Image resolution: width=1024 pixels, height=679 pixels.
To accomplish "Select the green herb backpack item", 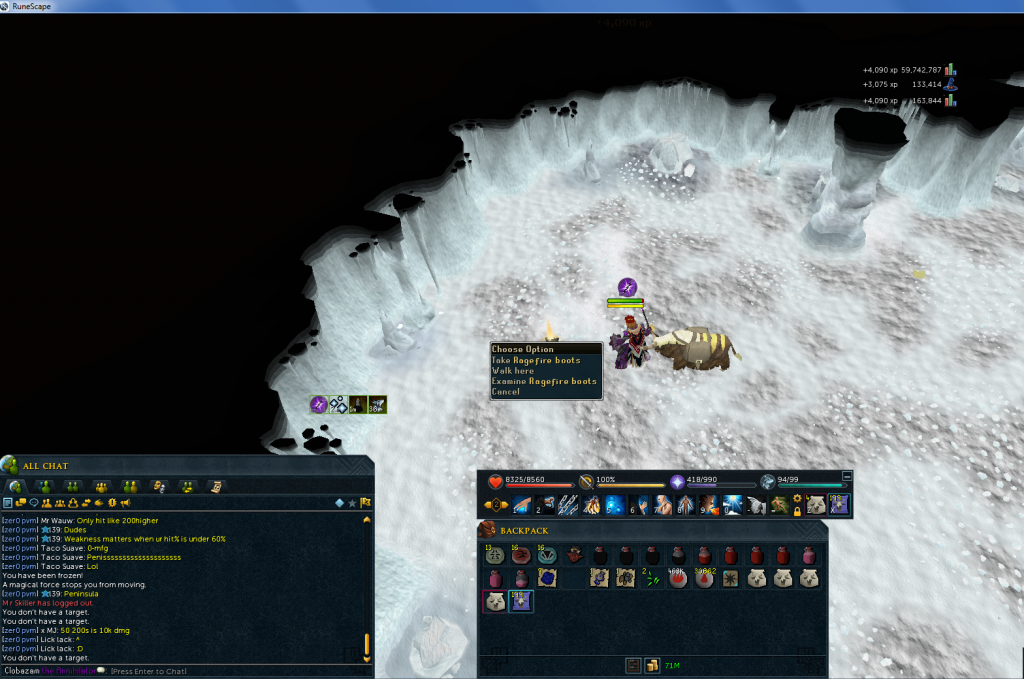I will click(653, 578).
